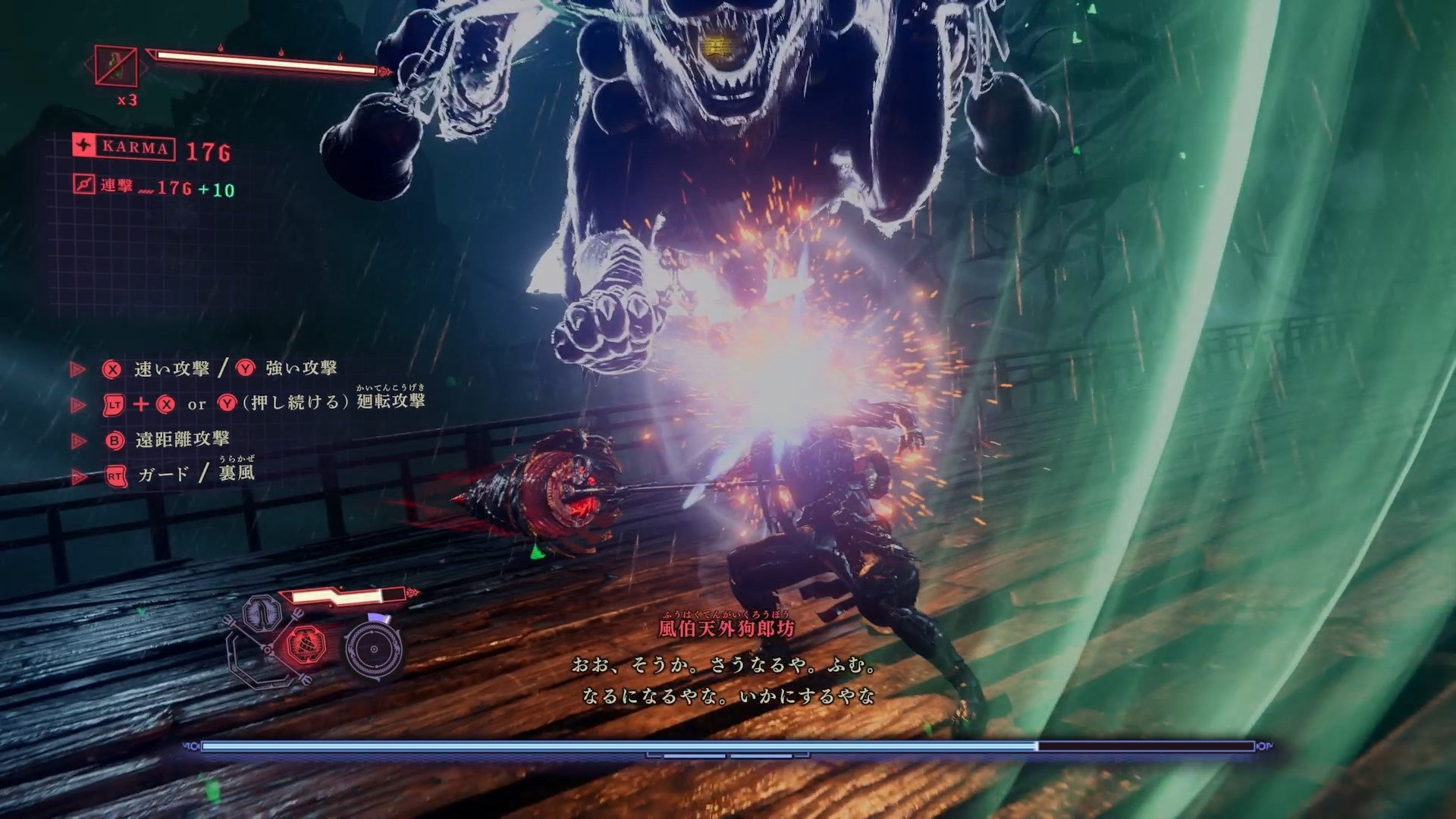Click the boss health bar at screen top
The height and width of the screenshot is (819, 1456).
265,64
